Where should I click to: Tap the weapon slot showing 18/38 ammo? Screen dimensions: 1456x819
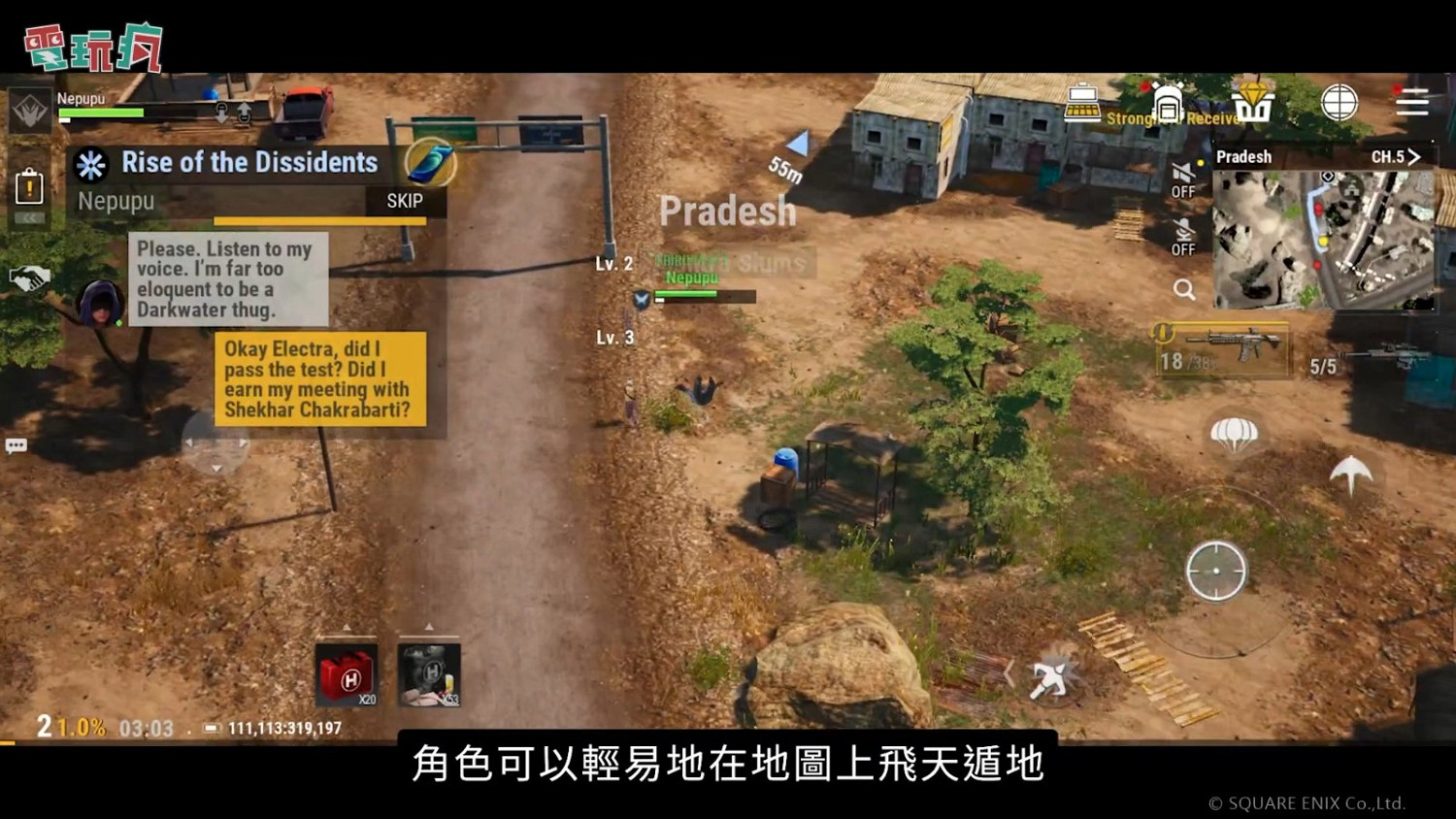tap(1221, 349)
